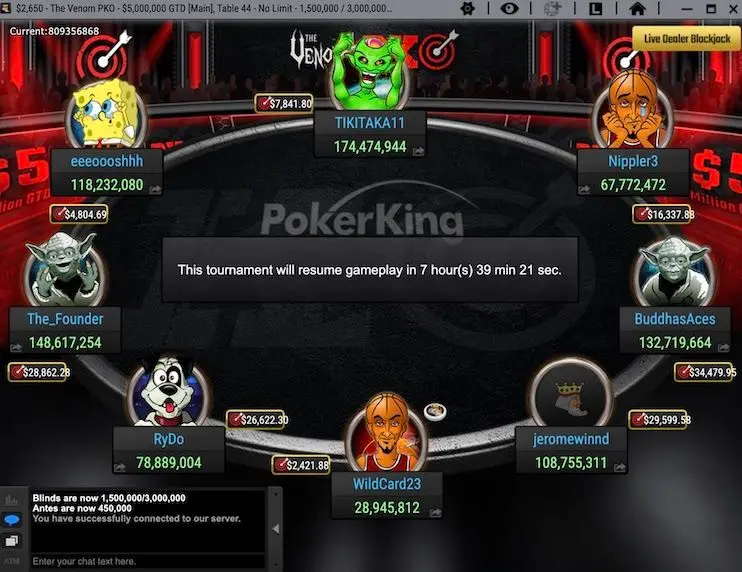
Task: Open the Live Dealer Blackjack button
Action: [x=686, y=39]
